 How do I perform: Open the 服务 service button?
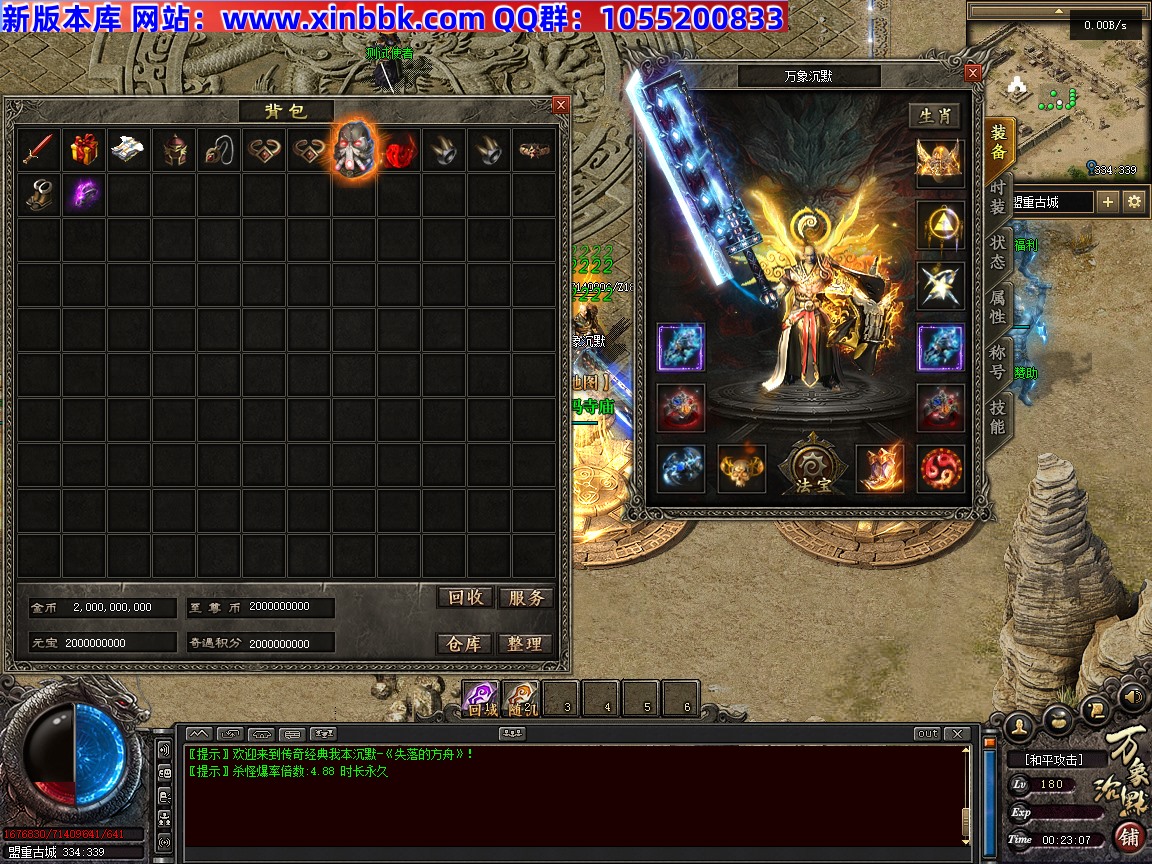(526, 598)
